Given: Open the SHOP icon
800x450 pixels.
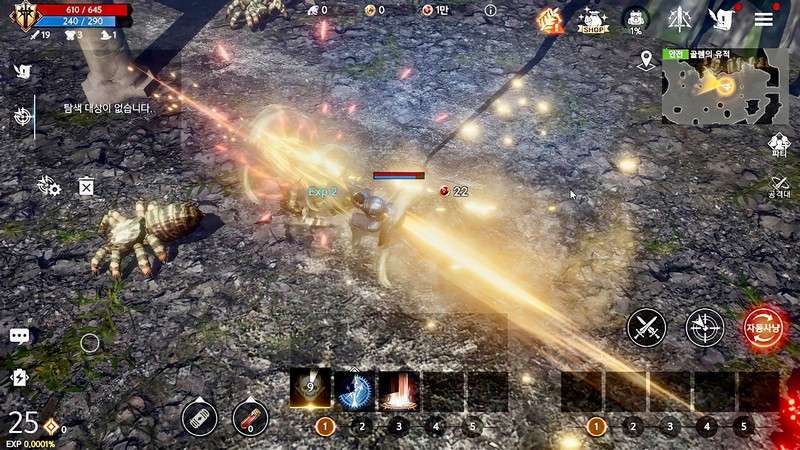Looking at the screenshot, I should click(593, 19).
